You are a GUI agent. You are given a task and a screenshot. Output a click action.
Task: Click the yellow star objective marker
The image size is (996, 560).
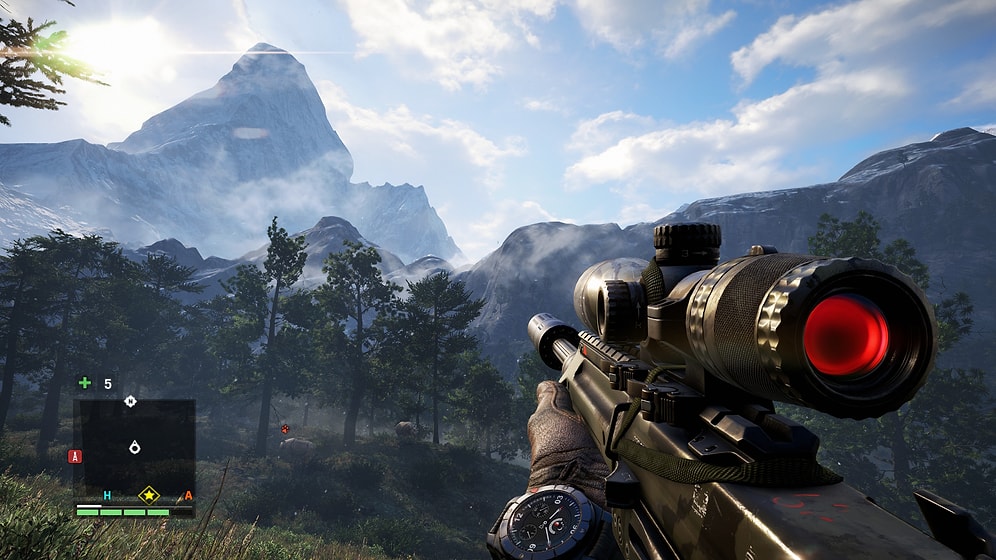tap(149, 494)
